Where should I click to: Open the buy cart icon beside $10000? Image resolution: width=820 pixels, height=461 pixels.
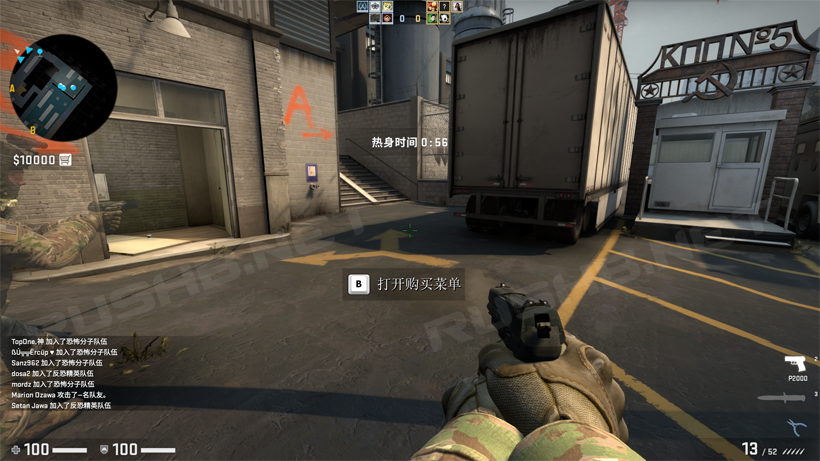pyautogui.click(x=65, y=160)
